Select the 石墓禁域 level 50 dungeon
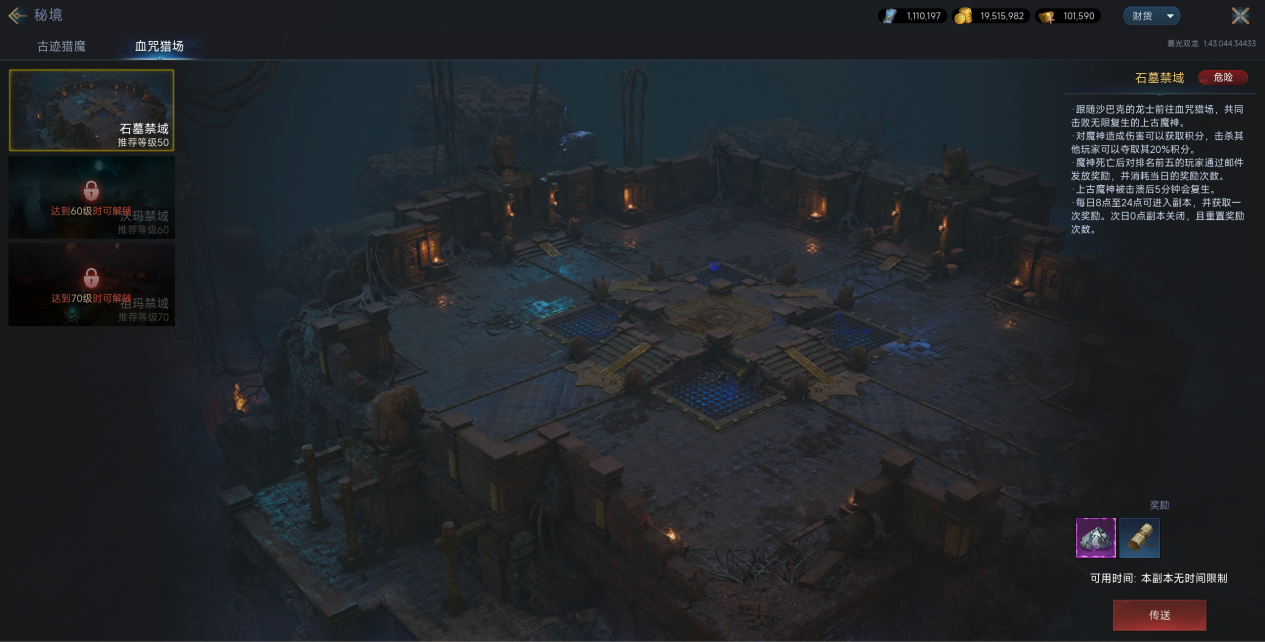 [91, 110]
